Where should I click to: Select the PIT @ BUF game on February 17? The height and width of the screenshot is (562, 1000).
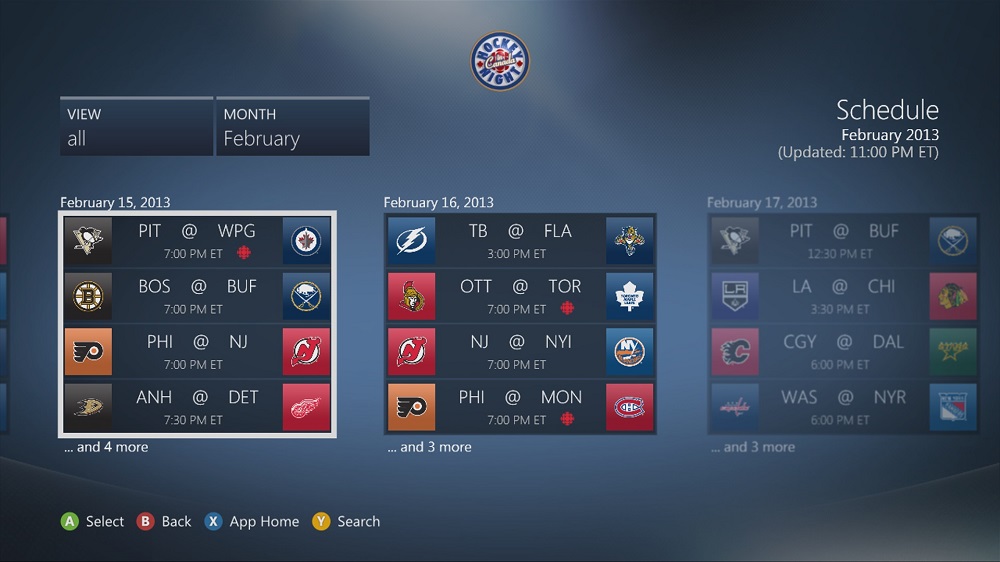click(843, 241)
